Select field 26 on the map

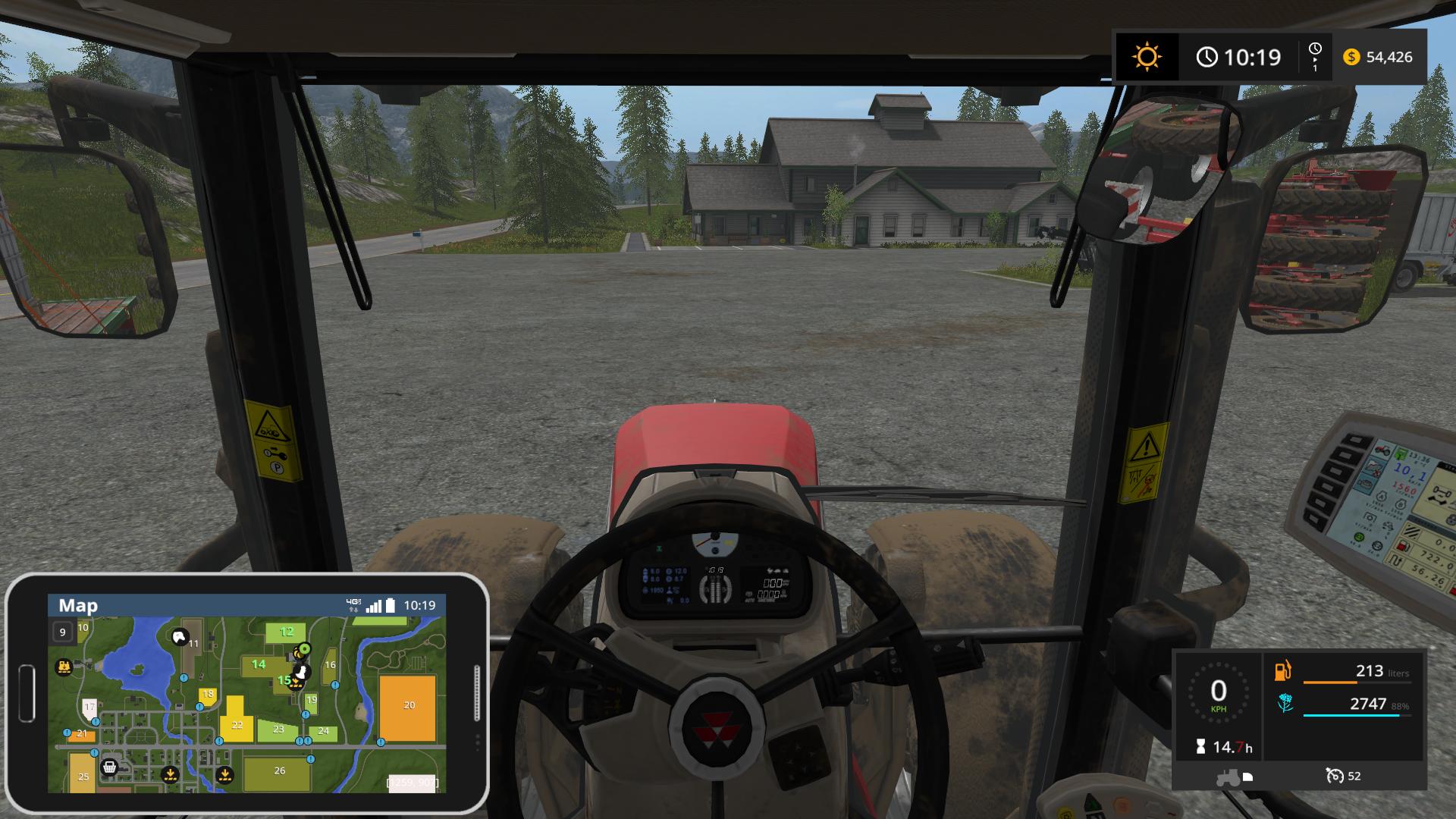279,770
